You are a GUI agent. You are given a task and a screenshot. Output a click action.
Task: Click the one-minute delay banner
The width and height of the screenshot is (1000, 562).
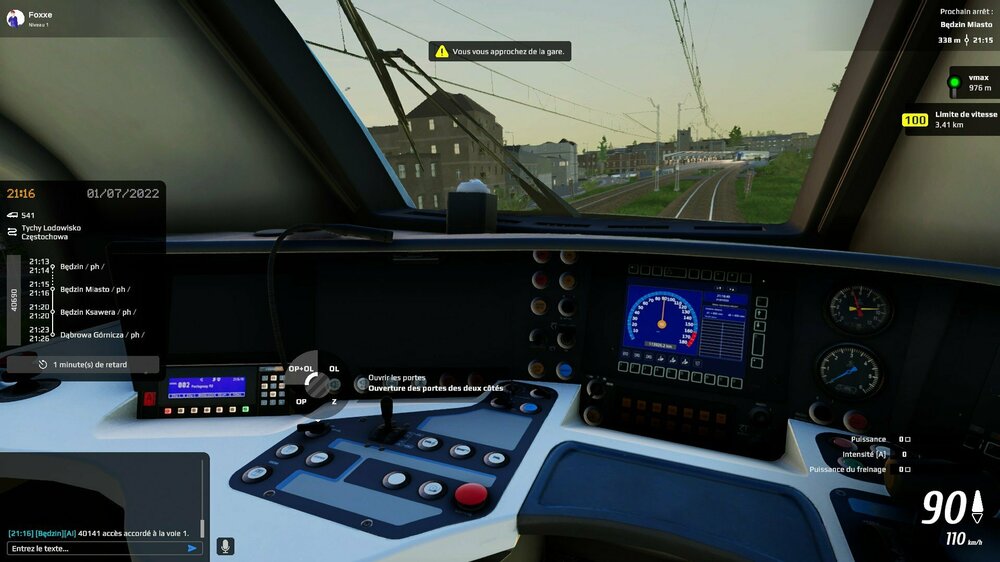click(x=83, y=365)
